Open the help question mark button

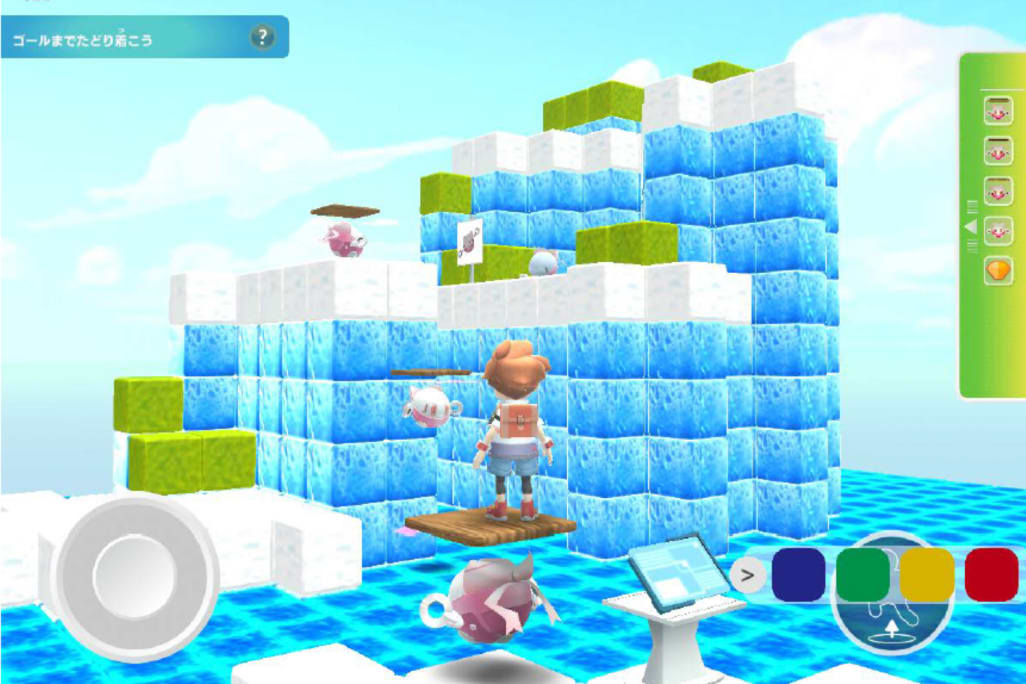[262, 38]
